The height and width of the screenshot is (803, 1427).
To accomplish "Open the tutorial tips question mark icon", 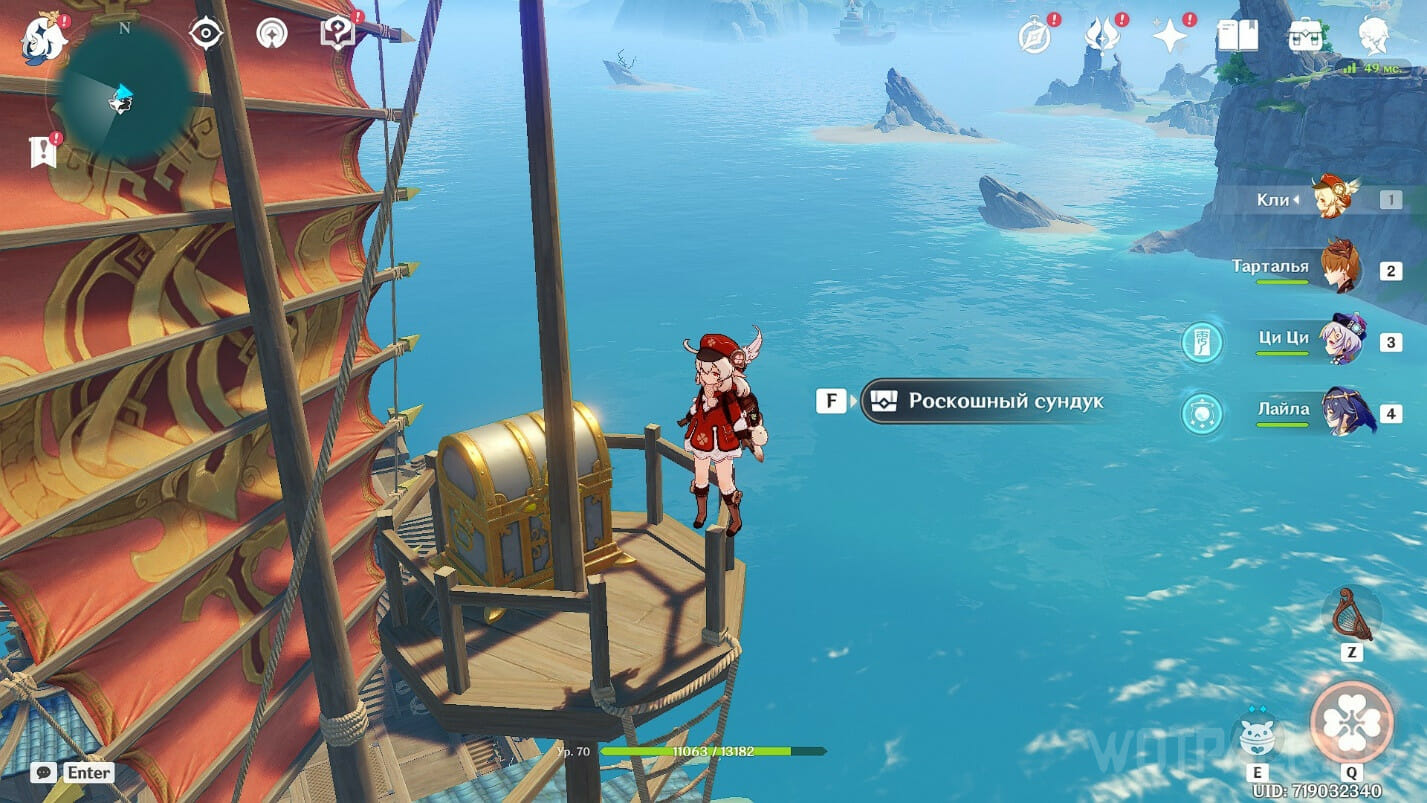I will [x=337, y=34].
